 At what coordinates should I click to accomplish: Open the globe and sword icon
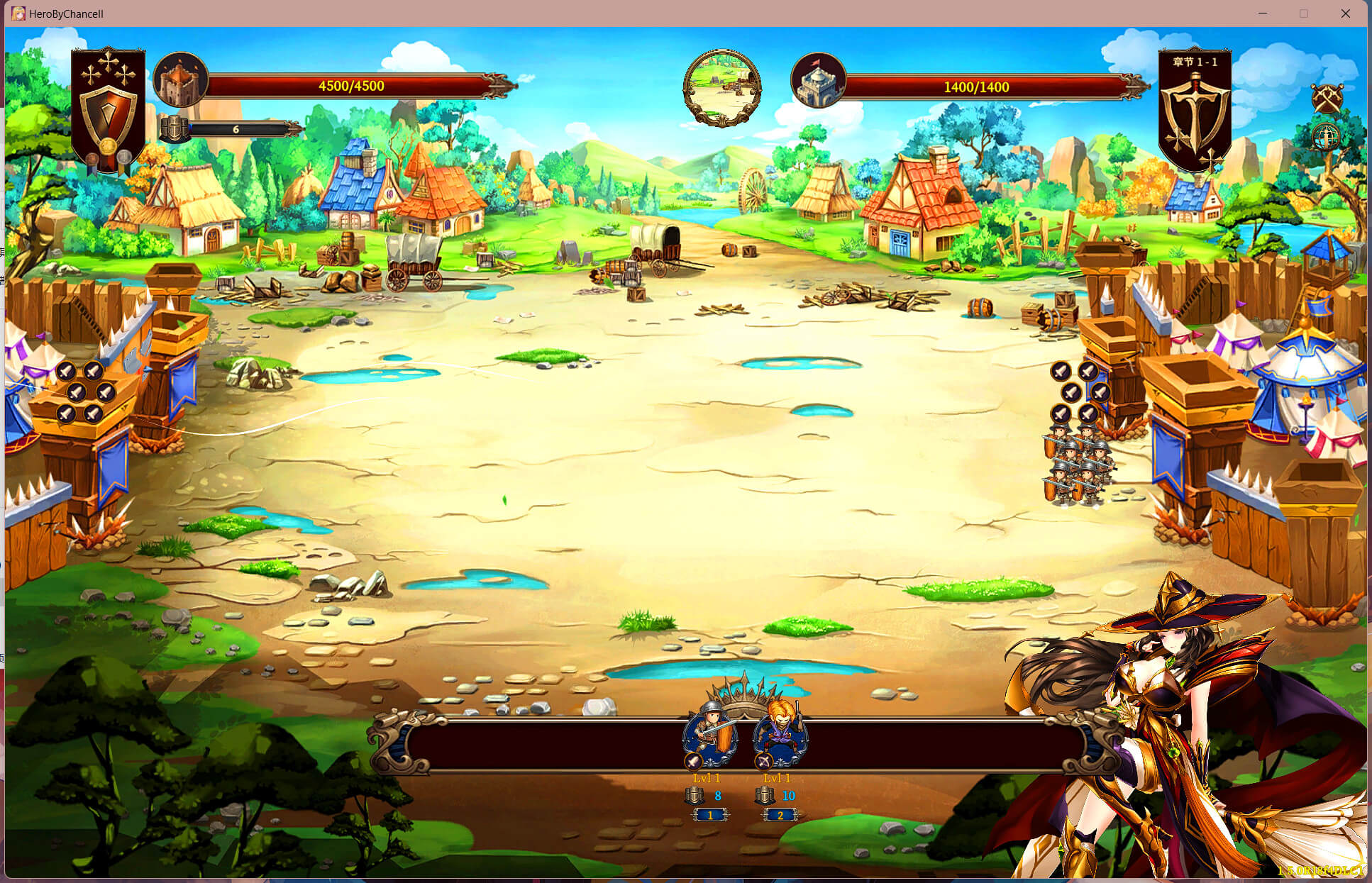(1325, 136)
